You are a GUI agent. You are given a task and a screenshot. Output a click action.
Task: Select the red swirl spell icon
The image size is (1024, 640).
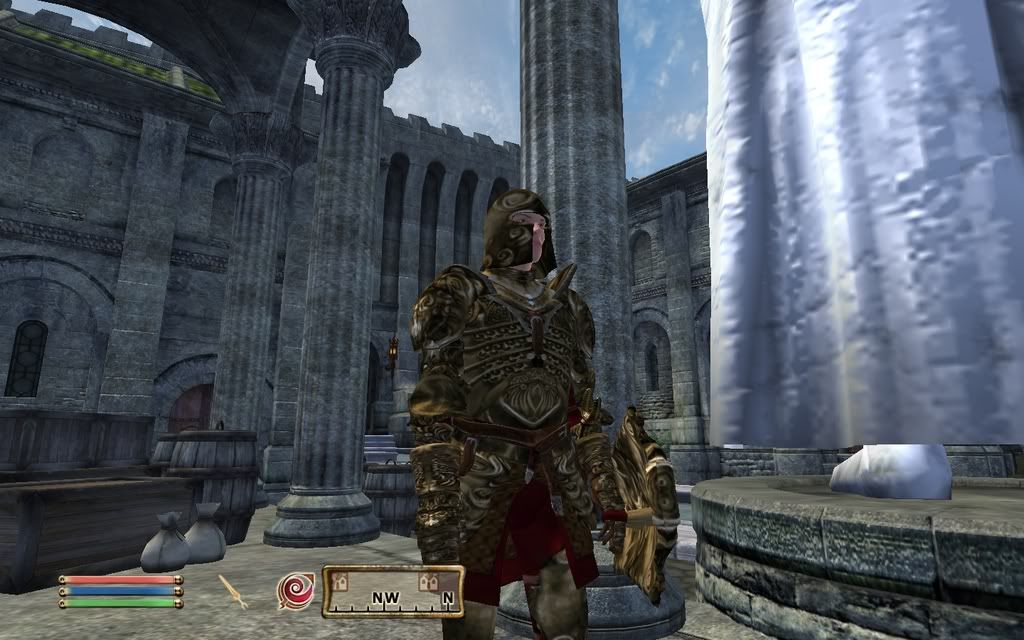[x=294, y=590]
